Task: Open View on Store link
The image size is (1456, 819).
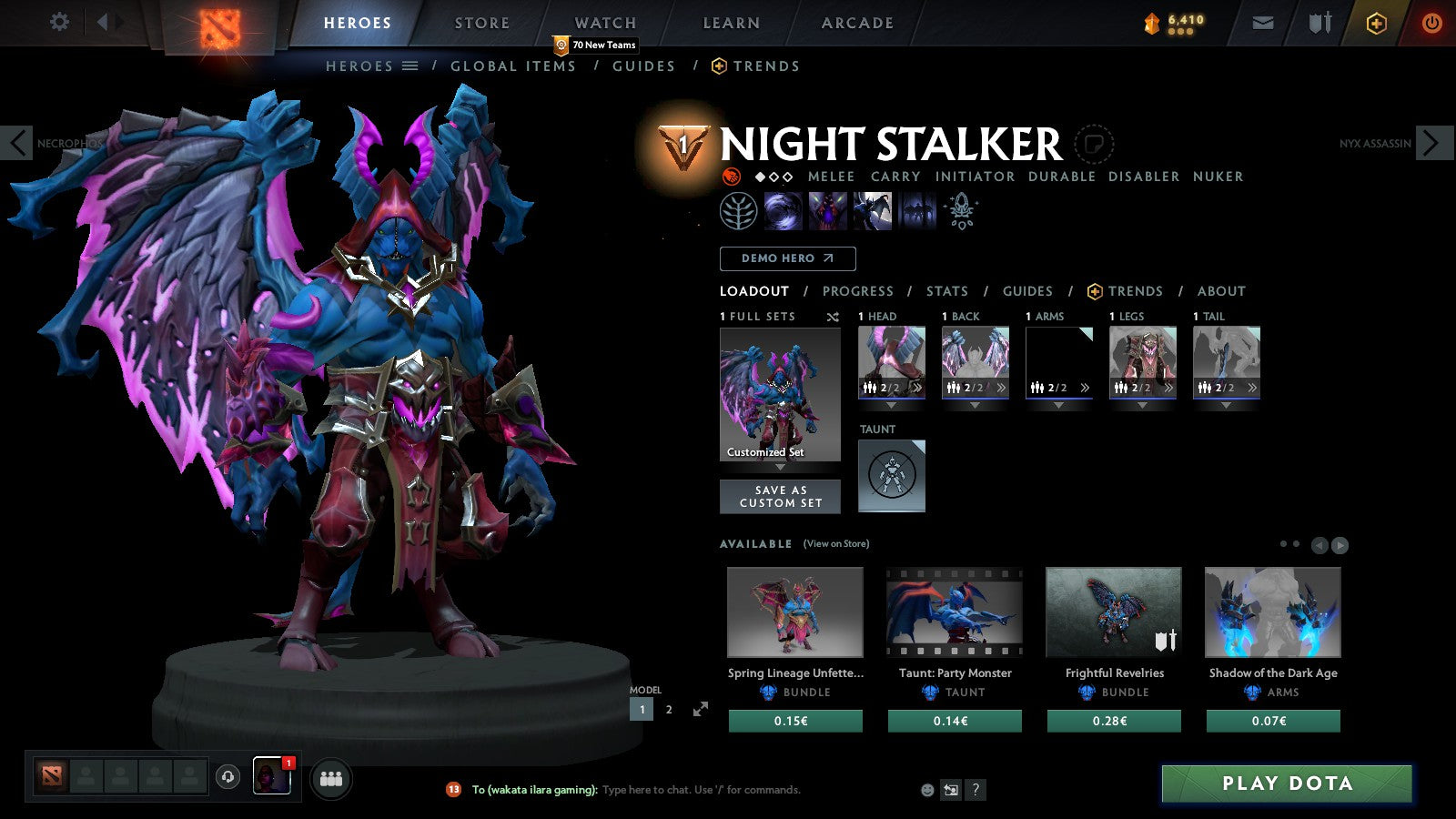Action: pyautogui.click(x=834, y=543)
